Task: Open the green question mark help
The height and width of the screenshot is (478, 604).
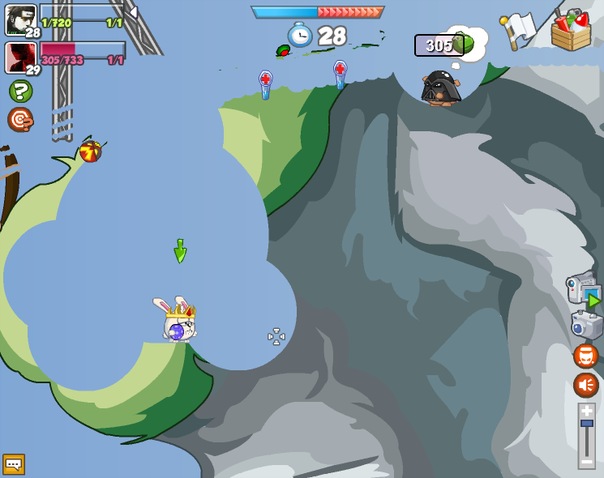Action: pyautogui.click(x=20, y=91)
